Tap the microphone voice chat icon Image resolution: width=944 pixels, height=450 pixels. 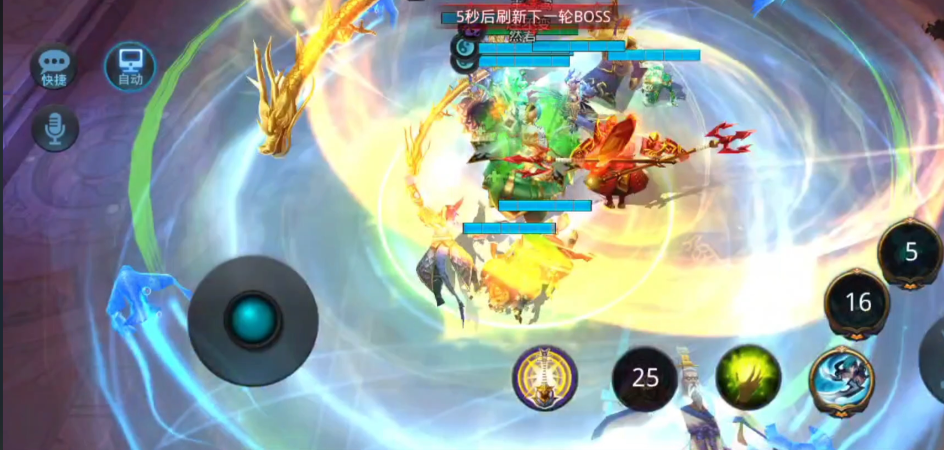point(55,128)
